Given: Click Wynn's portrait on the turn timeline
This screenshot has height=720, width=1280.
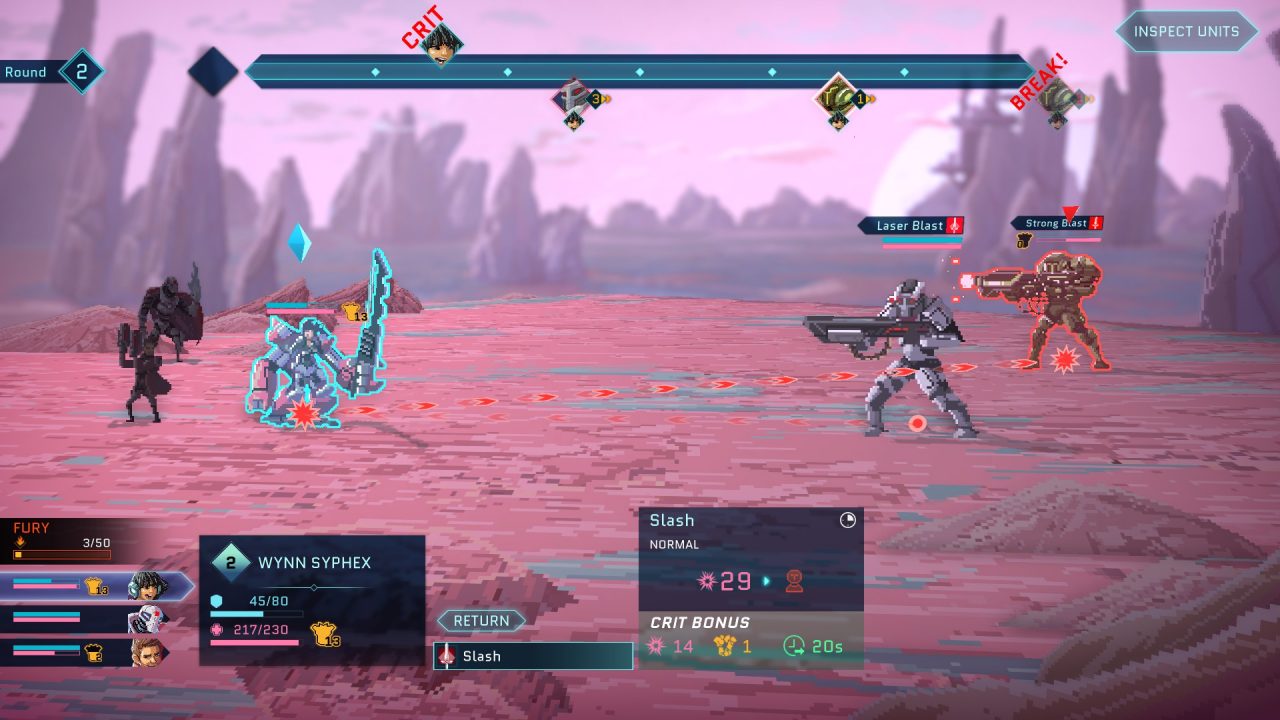Looking at the screenshot, I should pyautogui.click(x=441, y=44).
